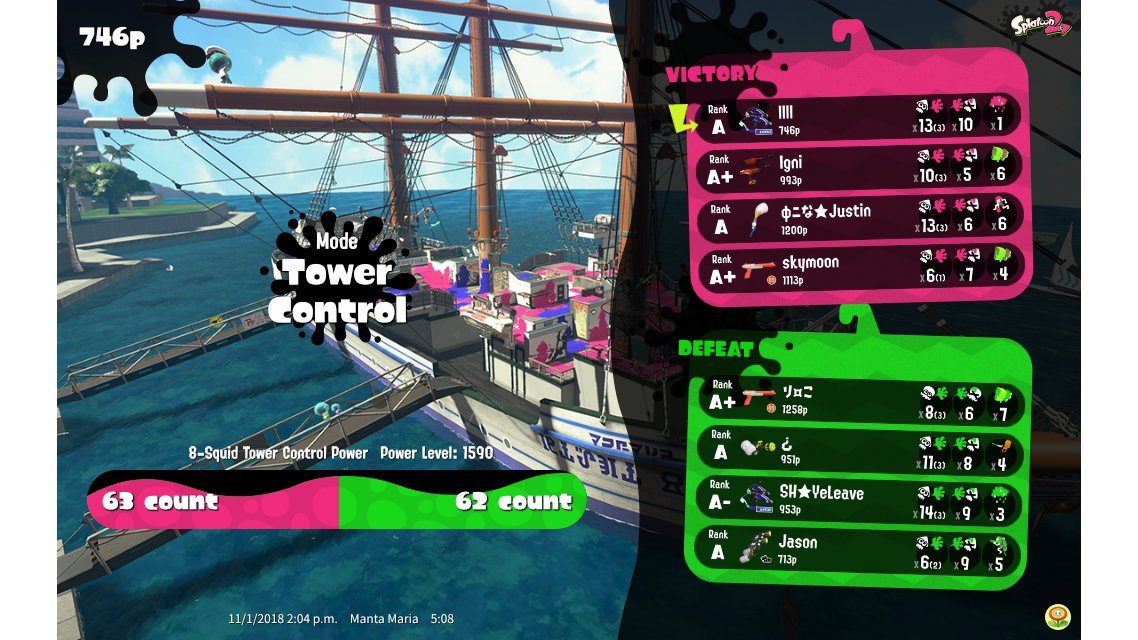The image size is (1138, 640).
Task: Select the player row showing 746p on the Victory team
Action: 859,119
